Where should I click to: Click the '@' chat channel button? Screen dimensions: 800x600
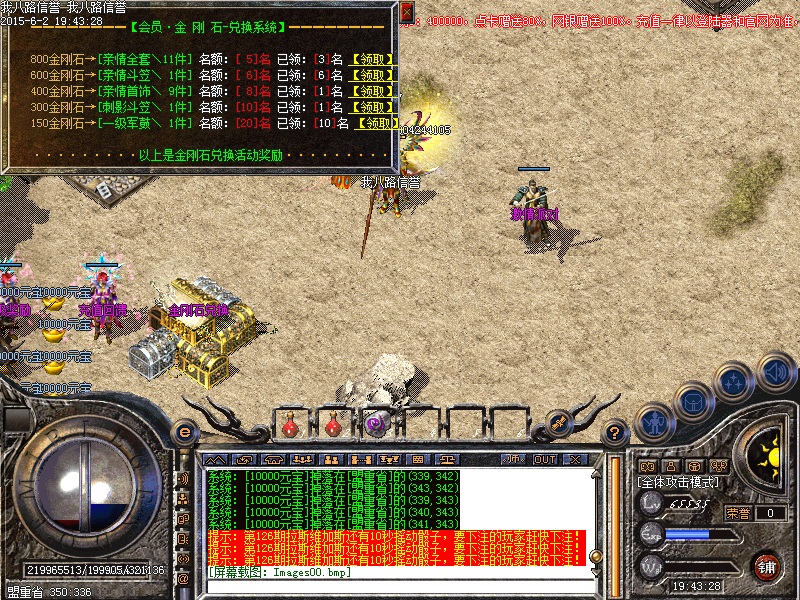coord(184,579)
